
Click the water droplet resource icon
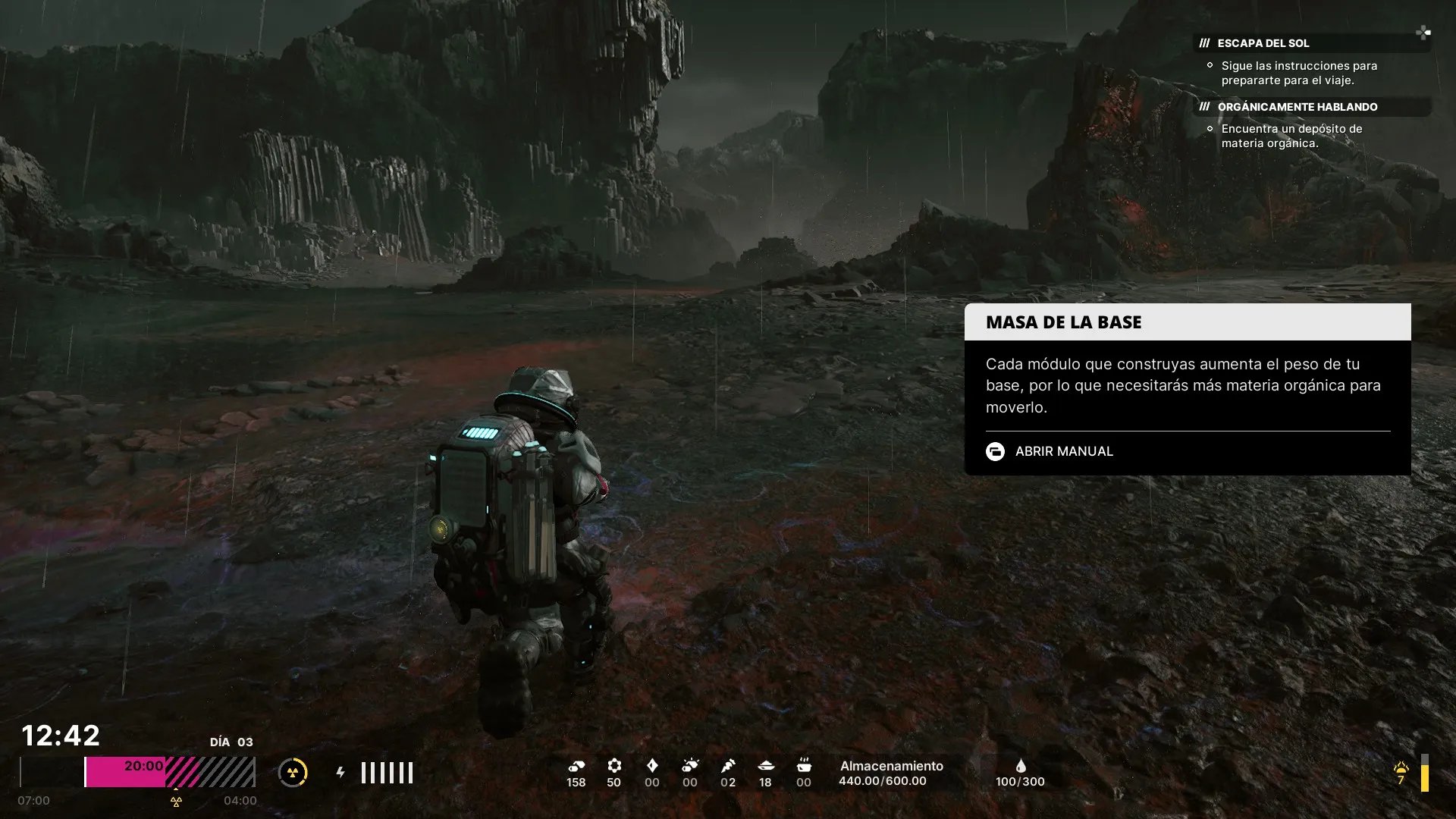[1020, 766]
